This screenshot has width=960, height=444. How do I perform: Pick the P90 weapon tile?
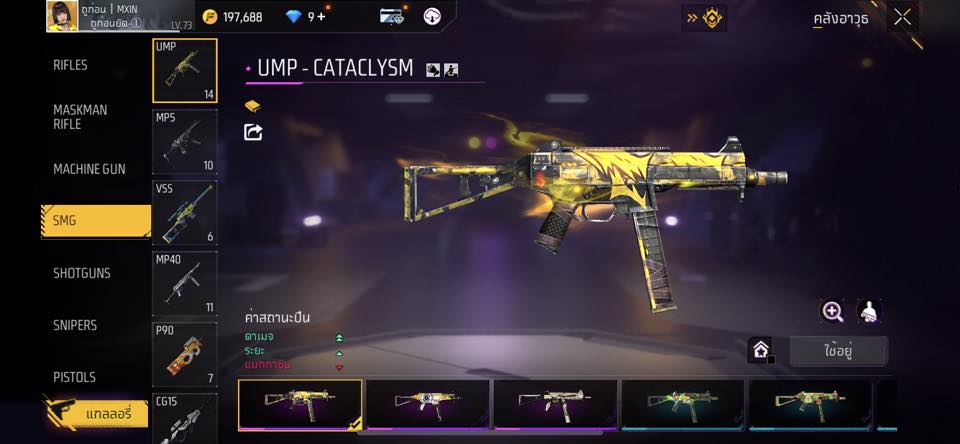tap(184, 354)
